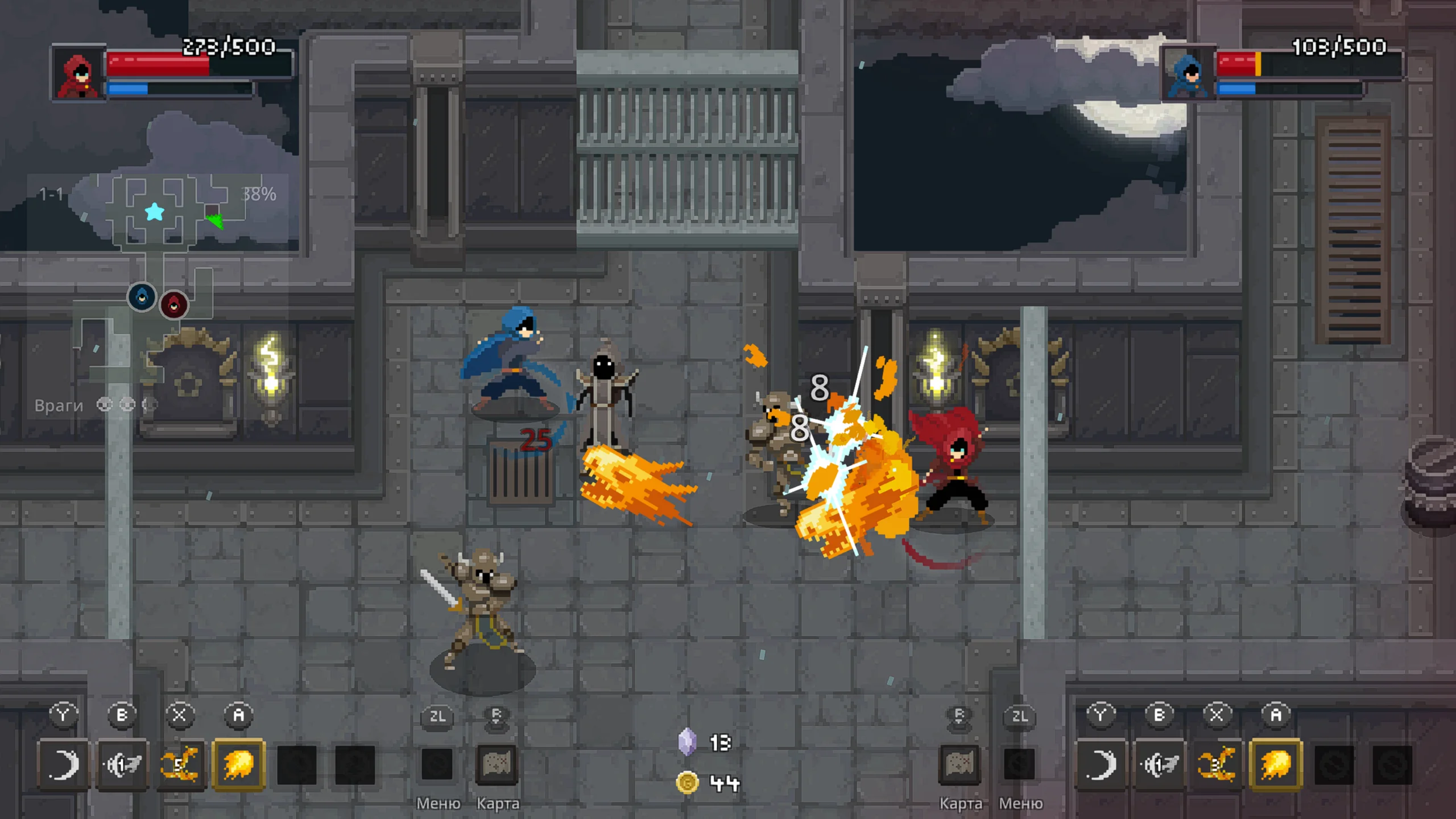1456x819 pixels.
Task: Click the green arrow marker on the minimap
Action: point(216,221)
